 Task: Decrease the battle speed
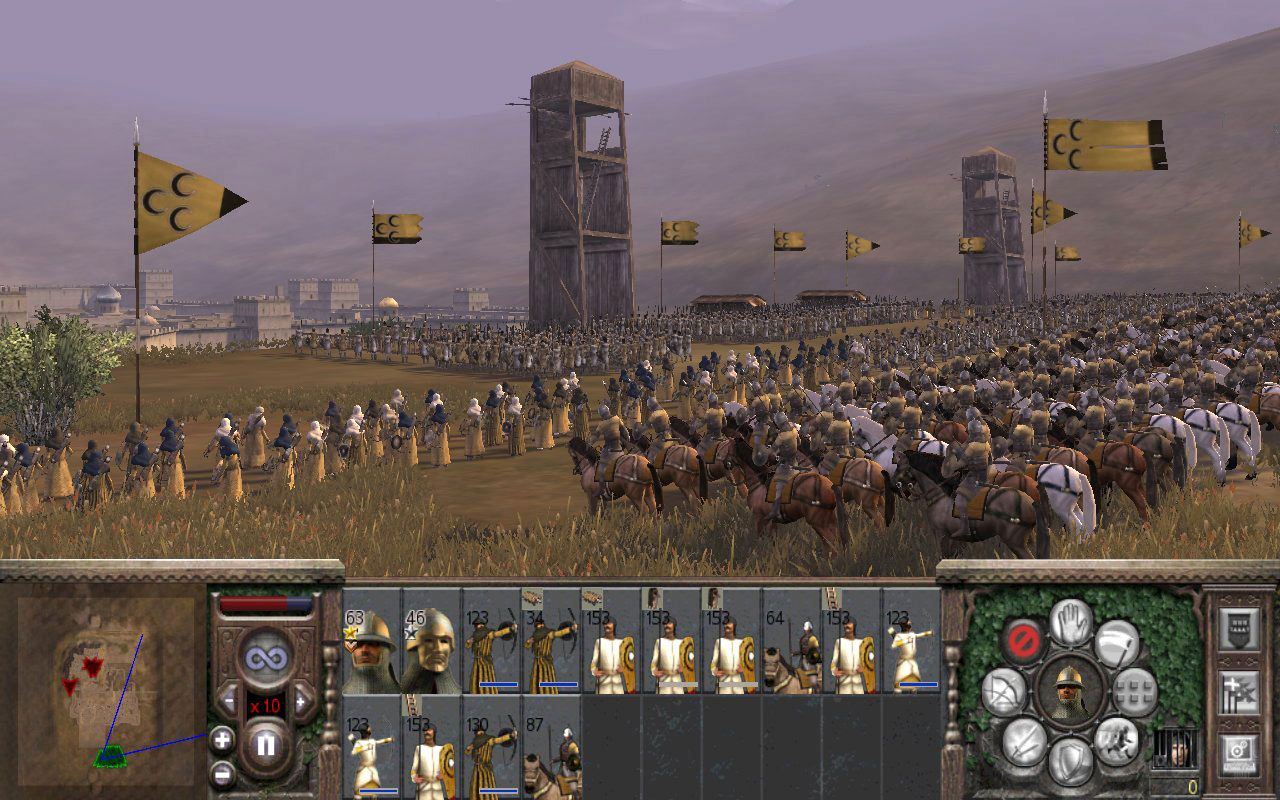[x=228, y=700]
